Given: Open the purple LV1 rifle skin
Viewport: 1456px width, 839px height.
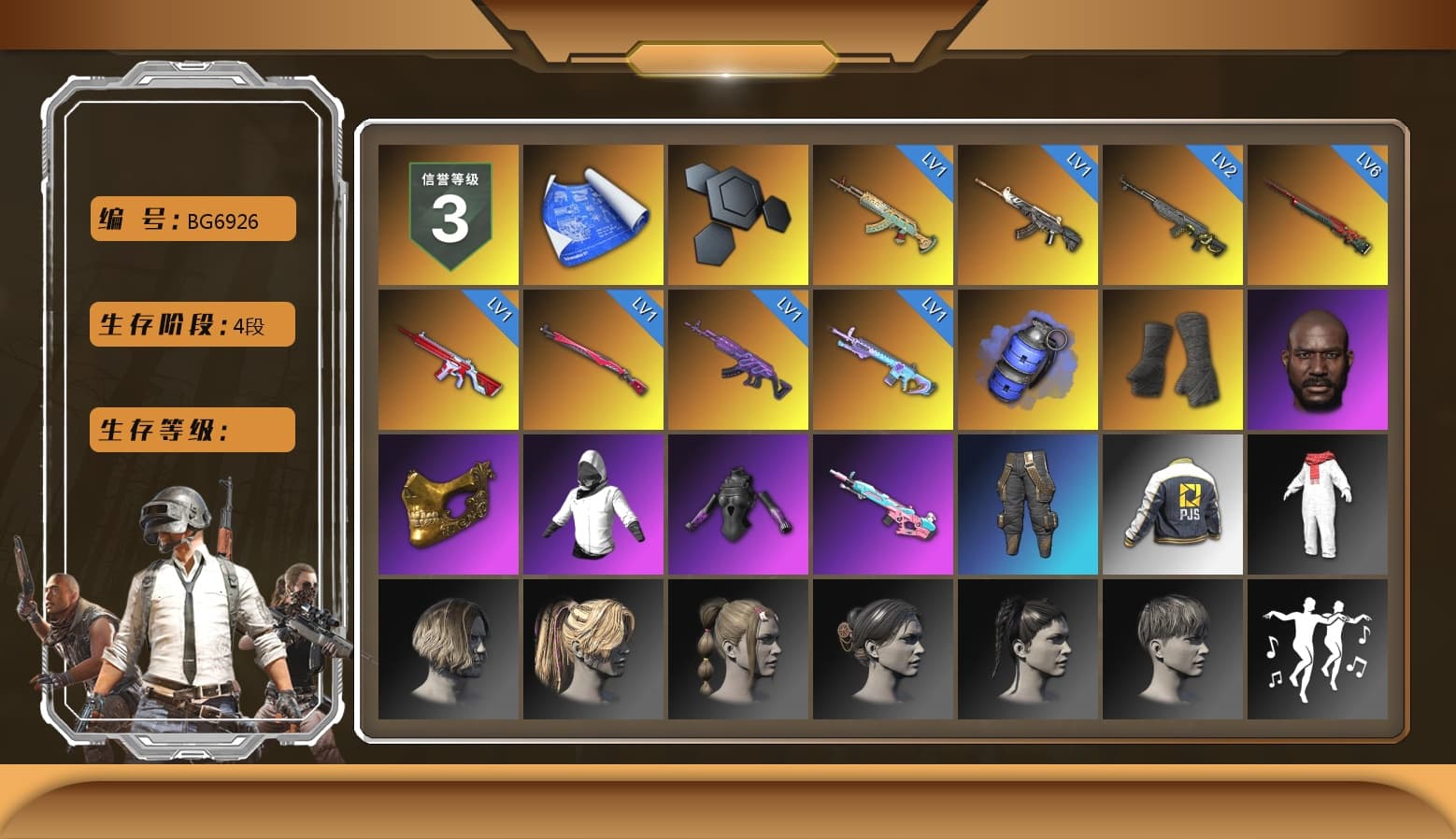Looking at the screenshot, I should (x=737, y=358).
